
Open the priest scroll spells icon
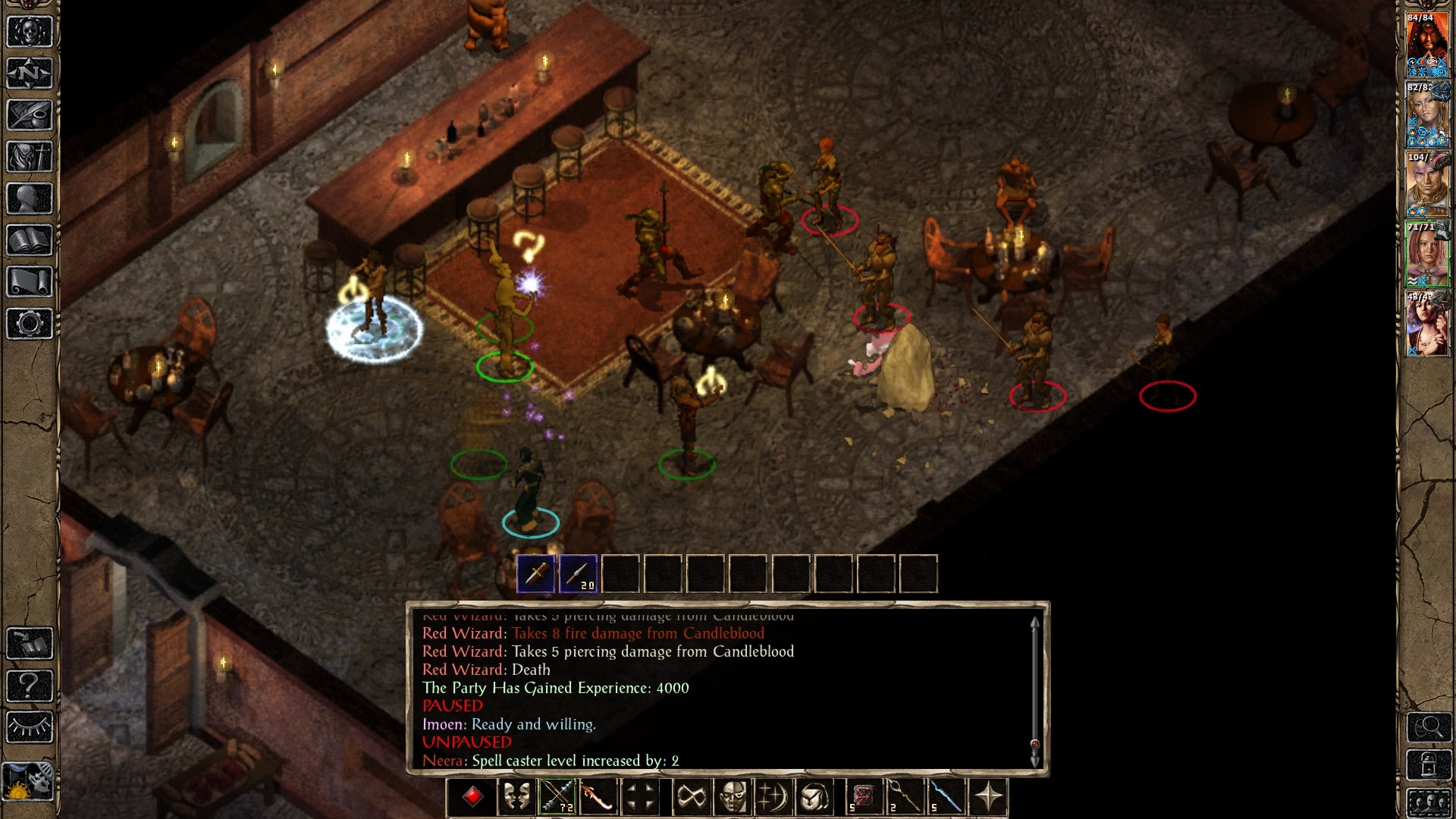point(29,283)
